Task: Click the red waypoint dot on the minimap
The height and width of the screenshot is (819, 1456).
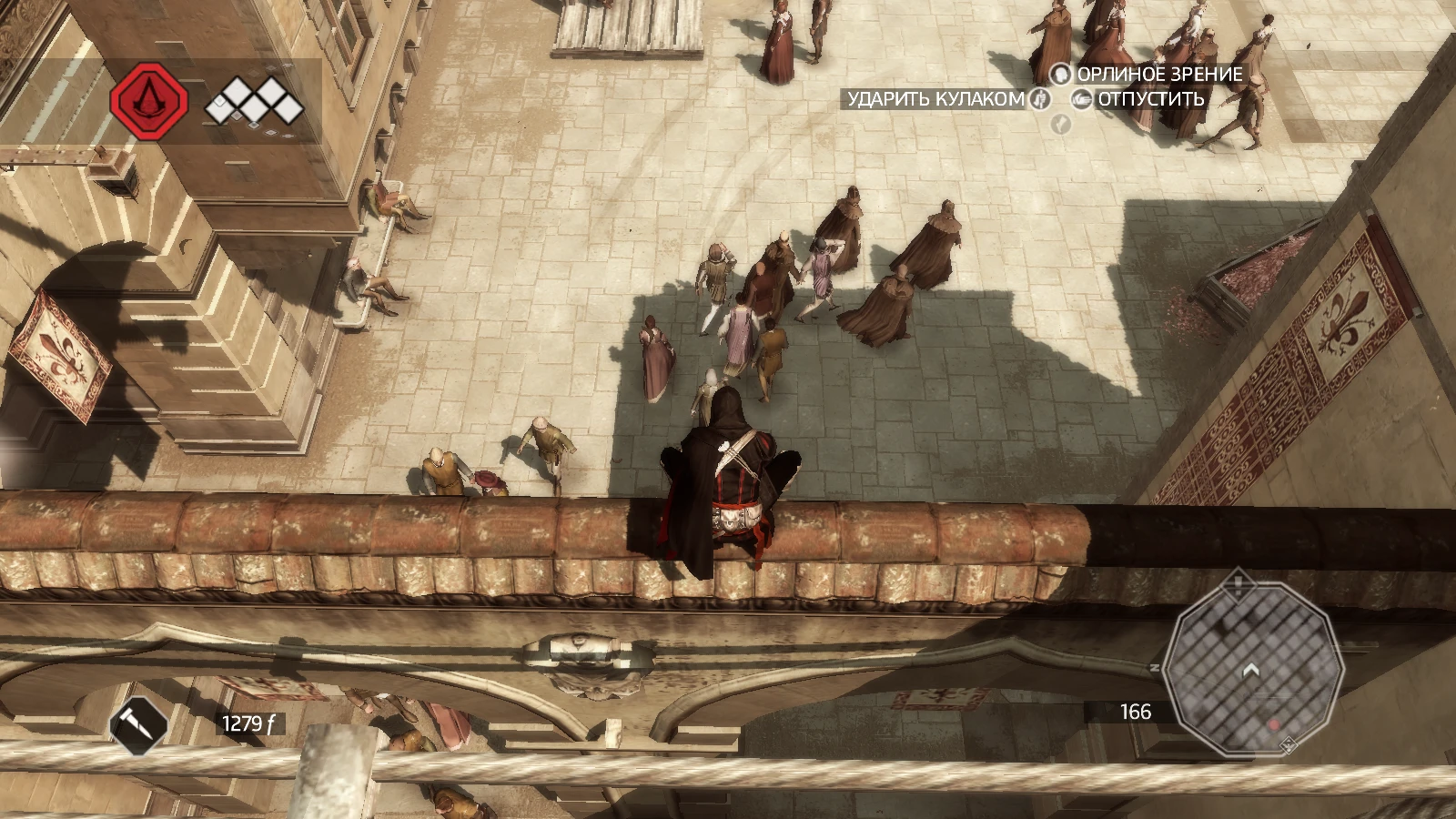Action: [x=1274, y=725]
